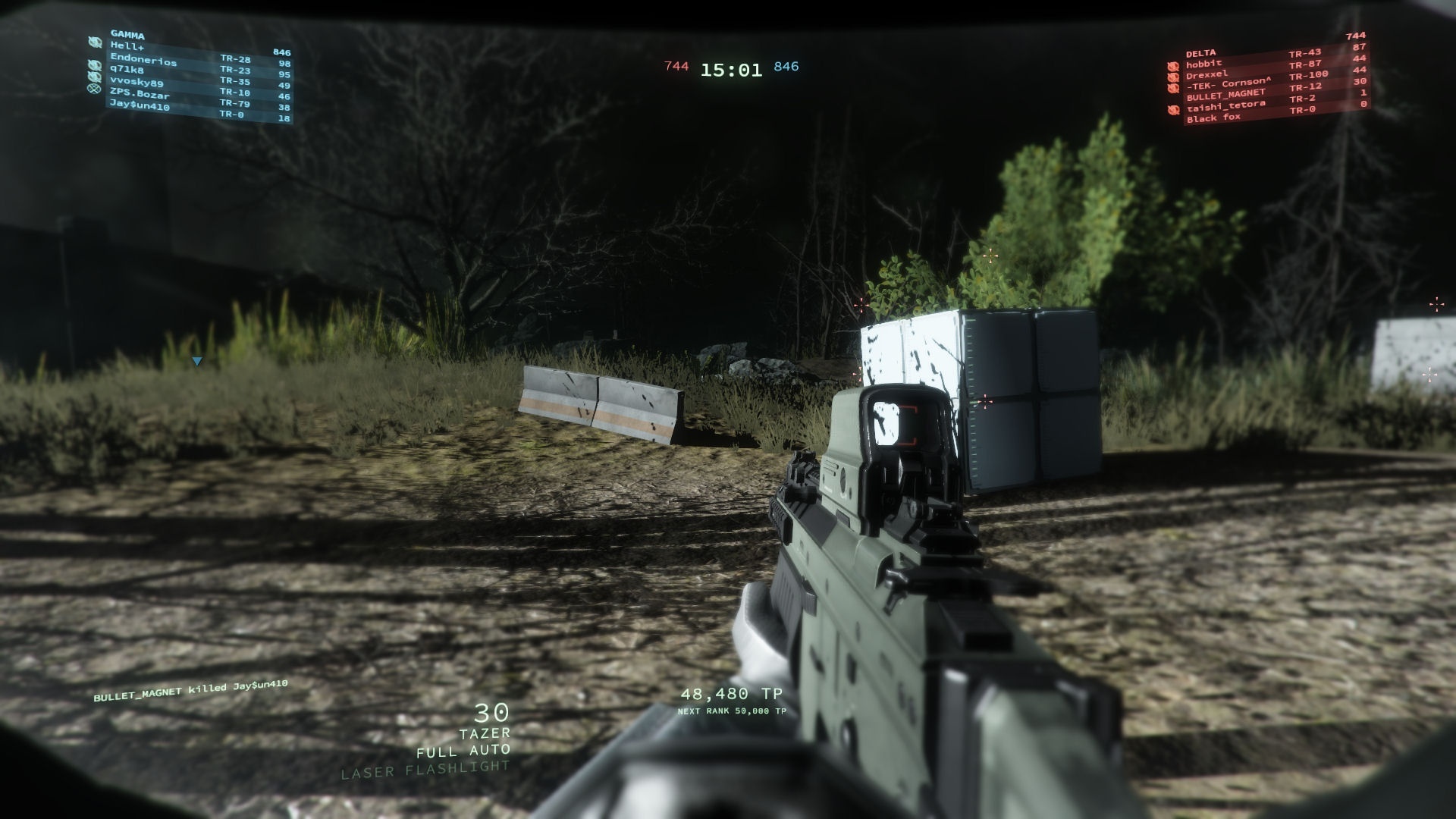The height and width of the screenshot is (819, 1456).
Task: Click the crossed-circle icon next to ZPS.Bozar
Action: [x=93, y=89]
